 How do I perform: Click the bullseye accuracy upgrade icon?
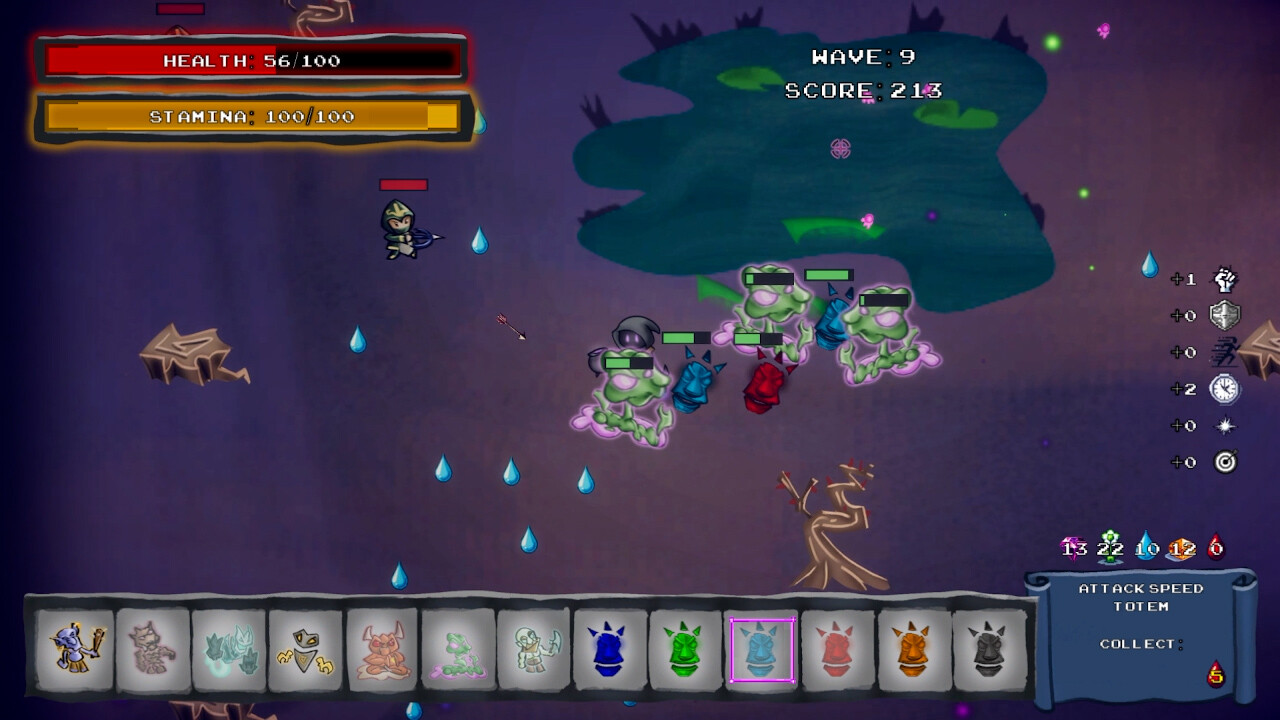[x=1224, y=462]
